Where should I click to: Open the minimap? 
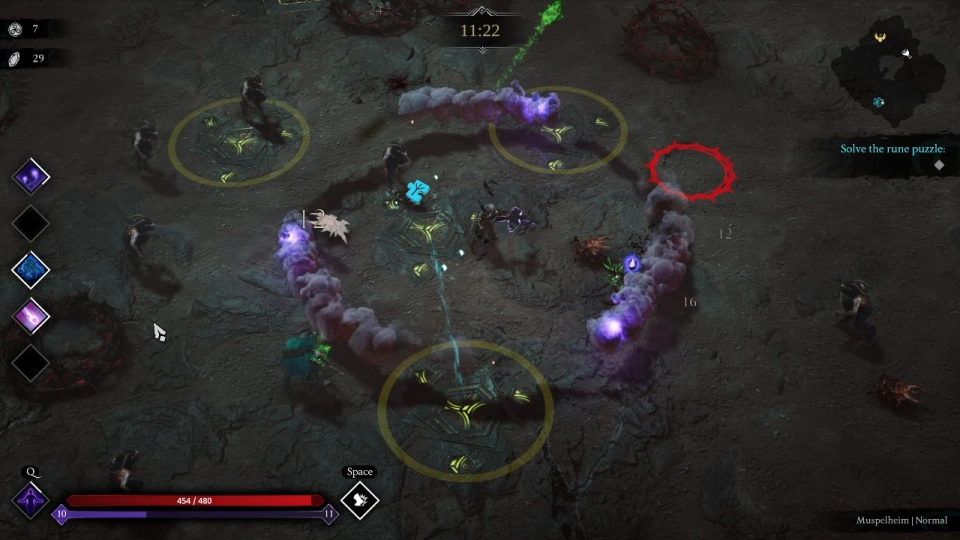click(888, 76)
